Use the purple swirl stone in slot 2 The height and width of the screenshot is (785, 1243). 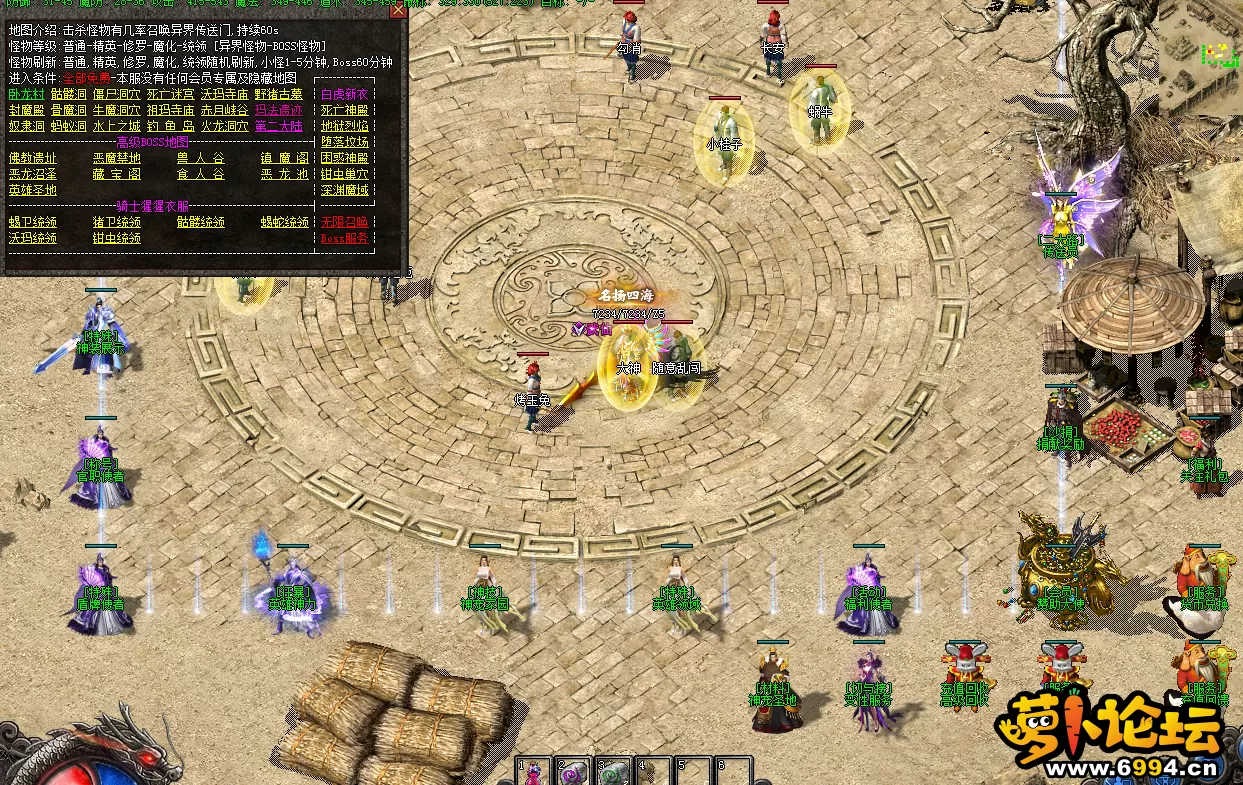coord(574,772)
